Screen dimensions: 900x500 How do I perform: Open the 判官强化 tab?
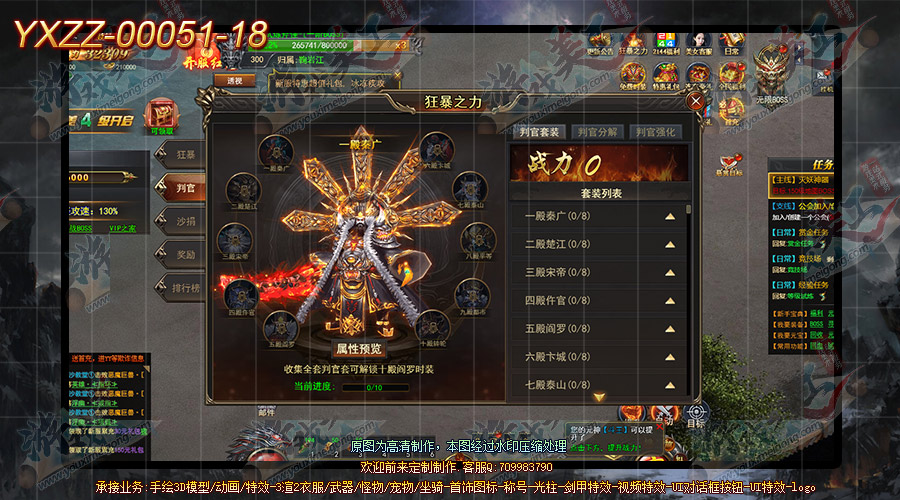(657, 132)
